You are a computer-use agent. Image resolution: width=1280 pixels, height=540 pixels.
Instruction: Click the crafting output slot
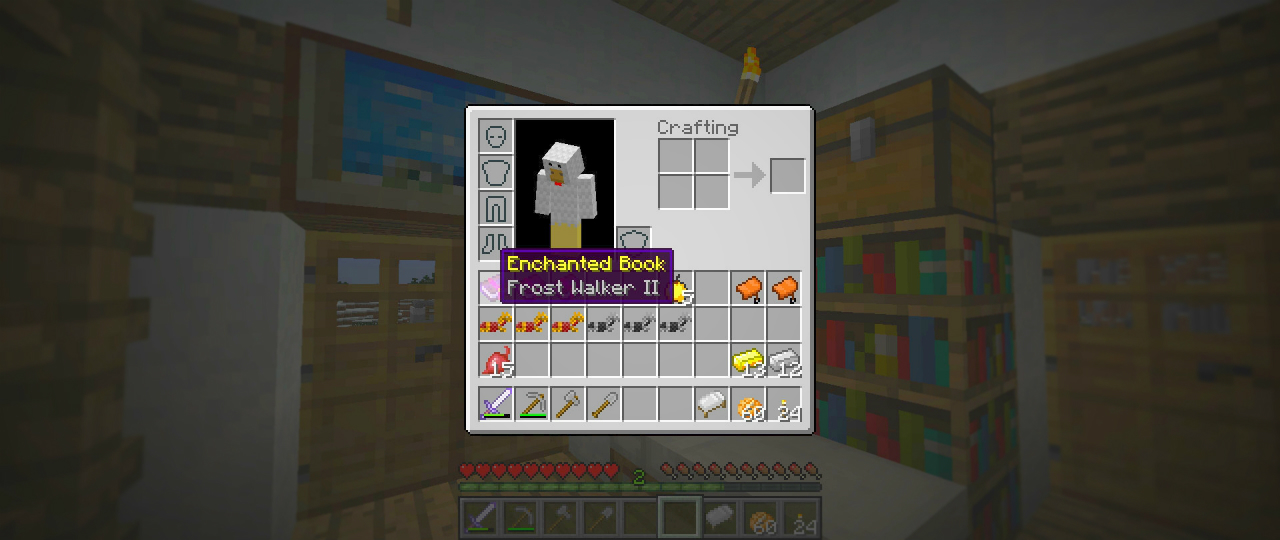(787, 176)
